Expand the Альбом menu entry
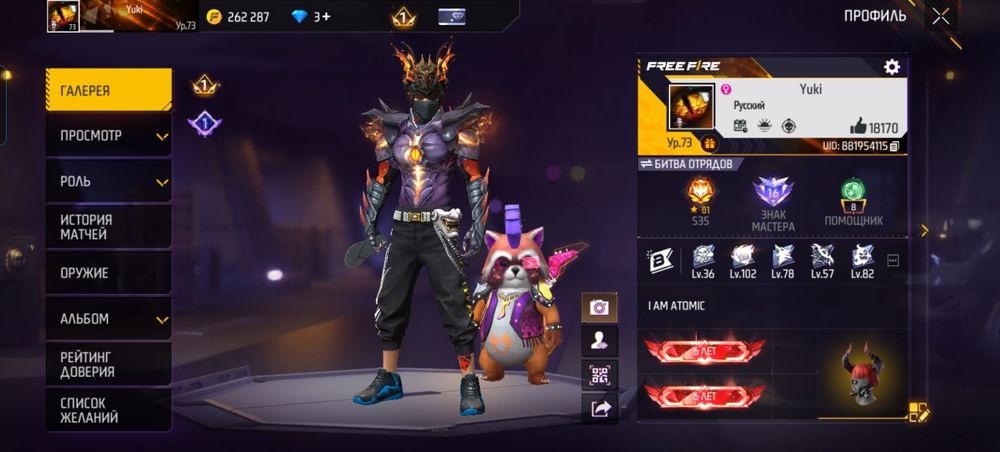 click(x=108, y=319)
